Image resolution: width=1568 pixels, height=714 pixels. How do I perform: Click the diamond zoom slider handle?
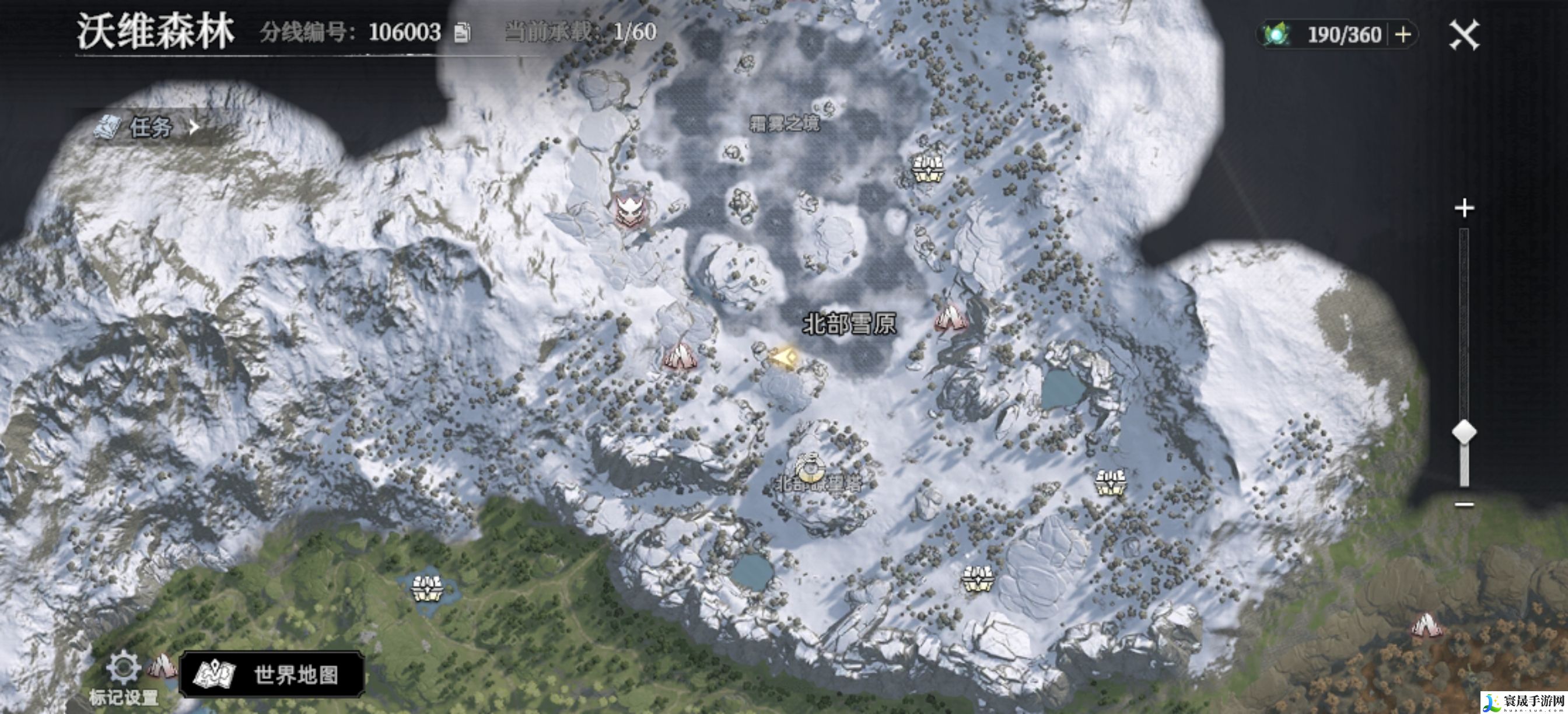1464,432
